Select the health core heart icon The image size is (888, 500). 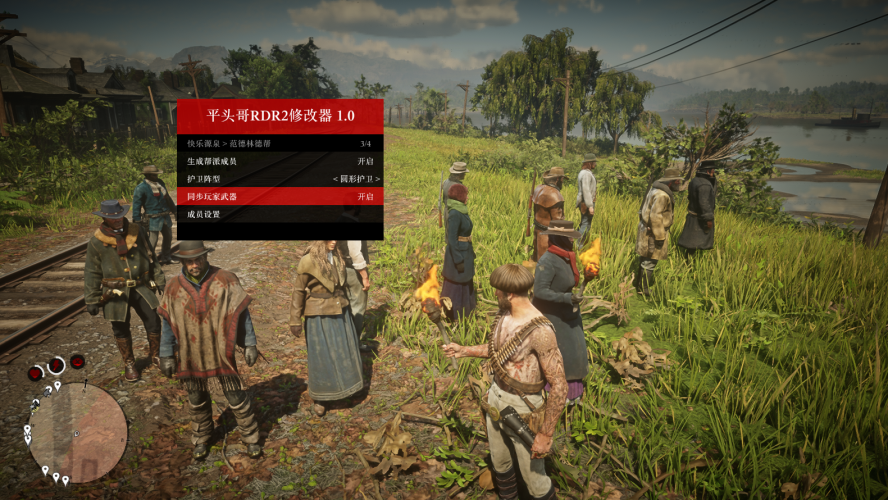[x=35, y=373]
